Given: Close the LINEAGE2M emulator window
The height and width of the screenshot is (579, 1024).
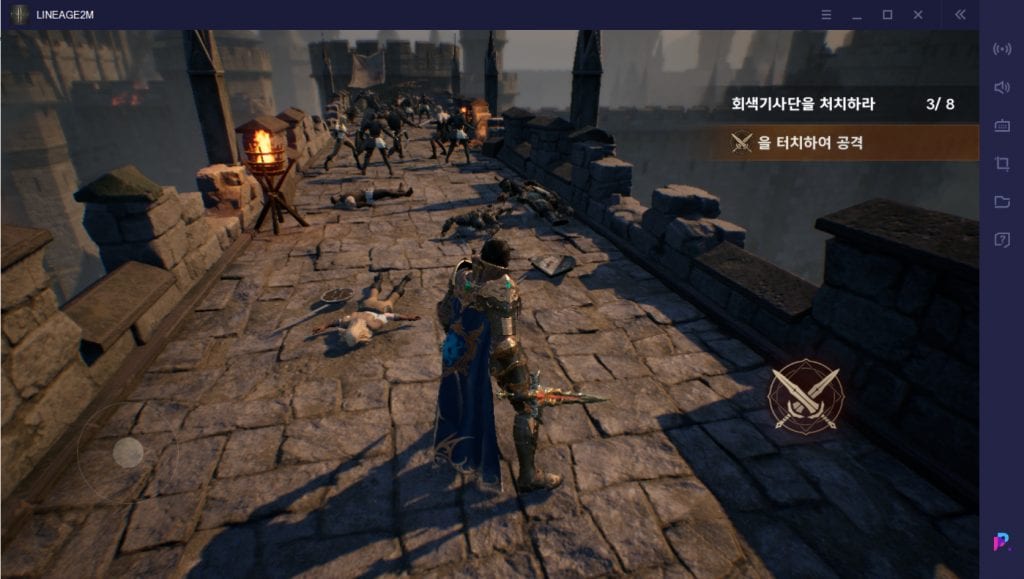Looking at the screenshot, I should click(918, 15).
